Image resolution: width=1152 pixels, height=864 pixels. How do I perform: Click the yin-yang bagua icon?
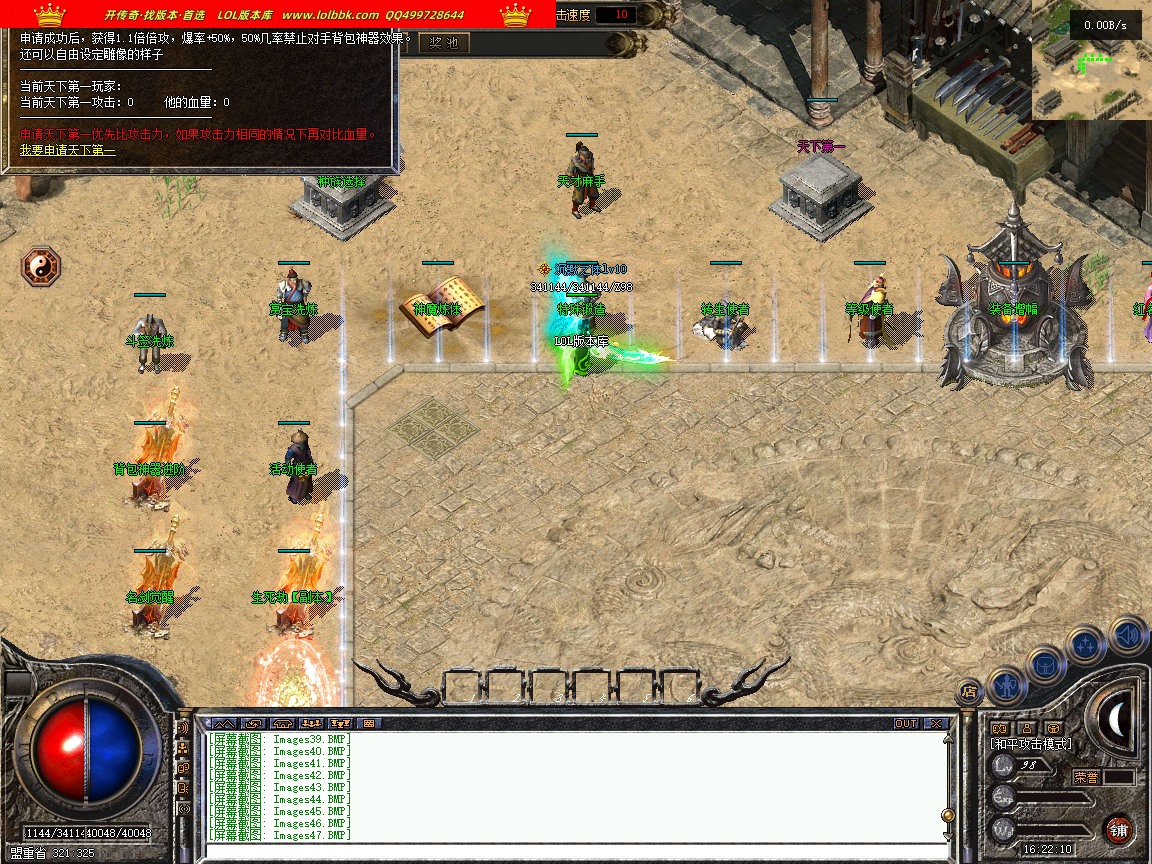tap(41, 267)
